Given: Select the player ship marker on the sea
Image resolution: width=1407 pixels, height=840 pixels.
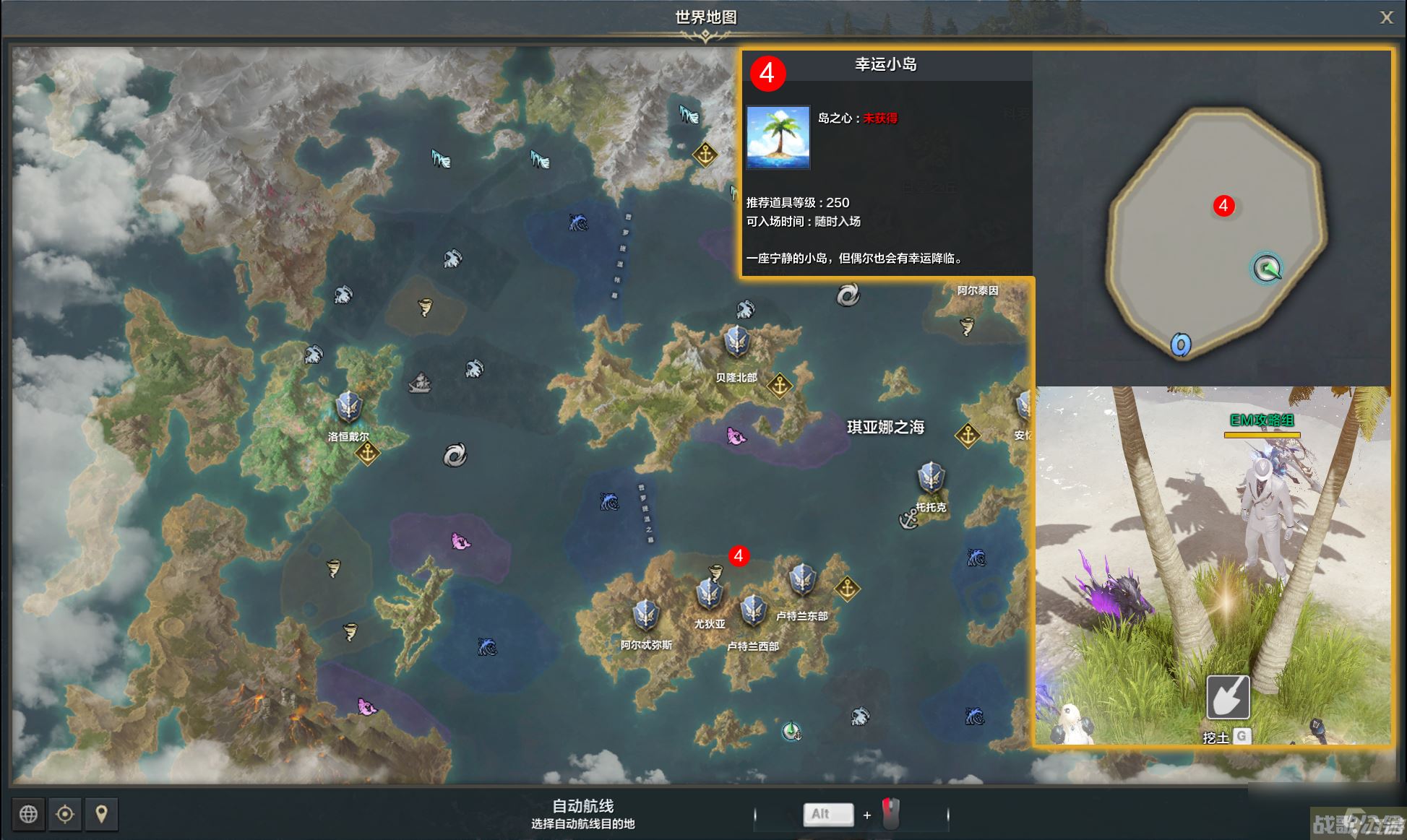Looking at the screenshot, I should click(791, 732).
